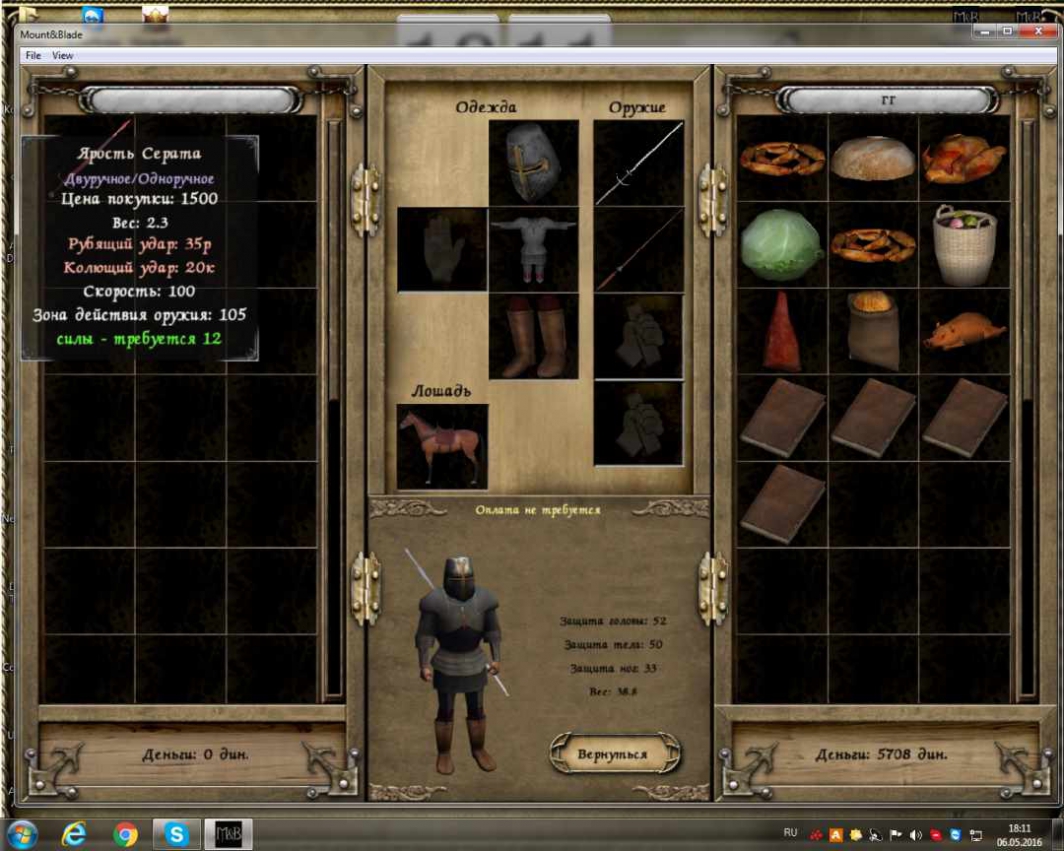Select the red-shafted spear weapon slot

639,249
